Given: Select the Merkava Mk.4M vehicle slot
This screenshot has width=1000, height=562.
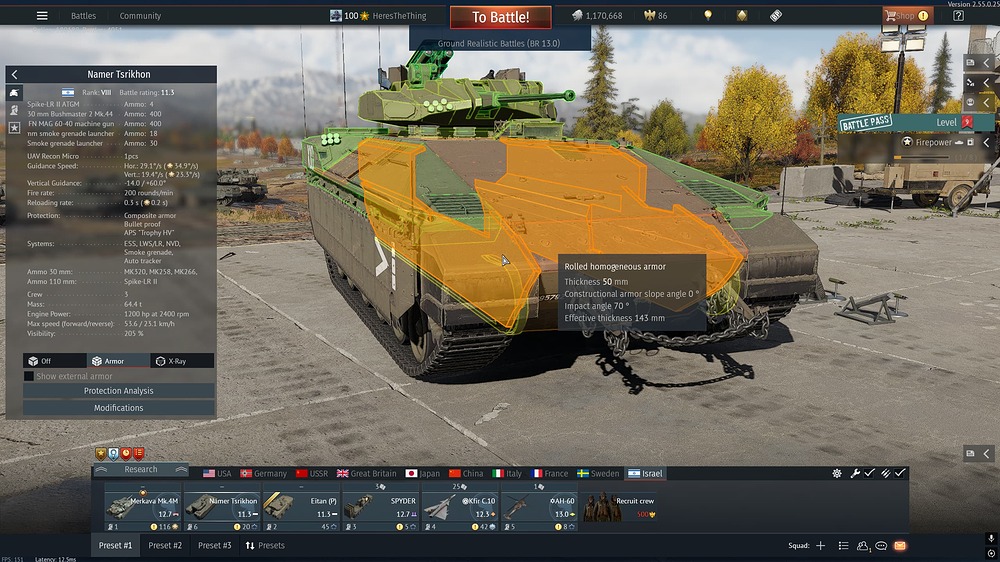Looking at the screenshot, I should pyautogui.click(x=142, y=506).
